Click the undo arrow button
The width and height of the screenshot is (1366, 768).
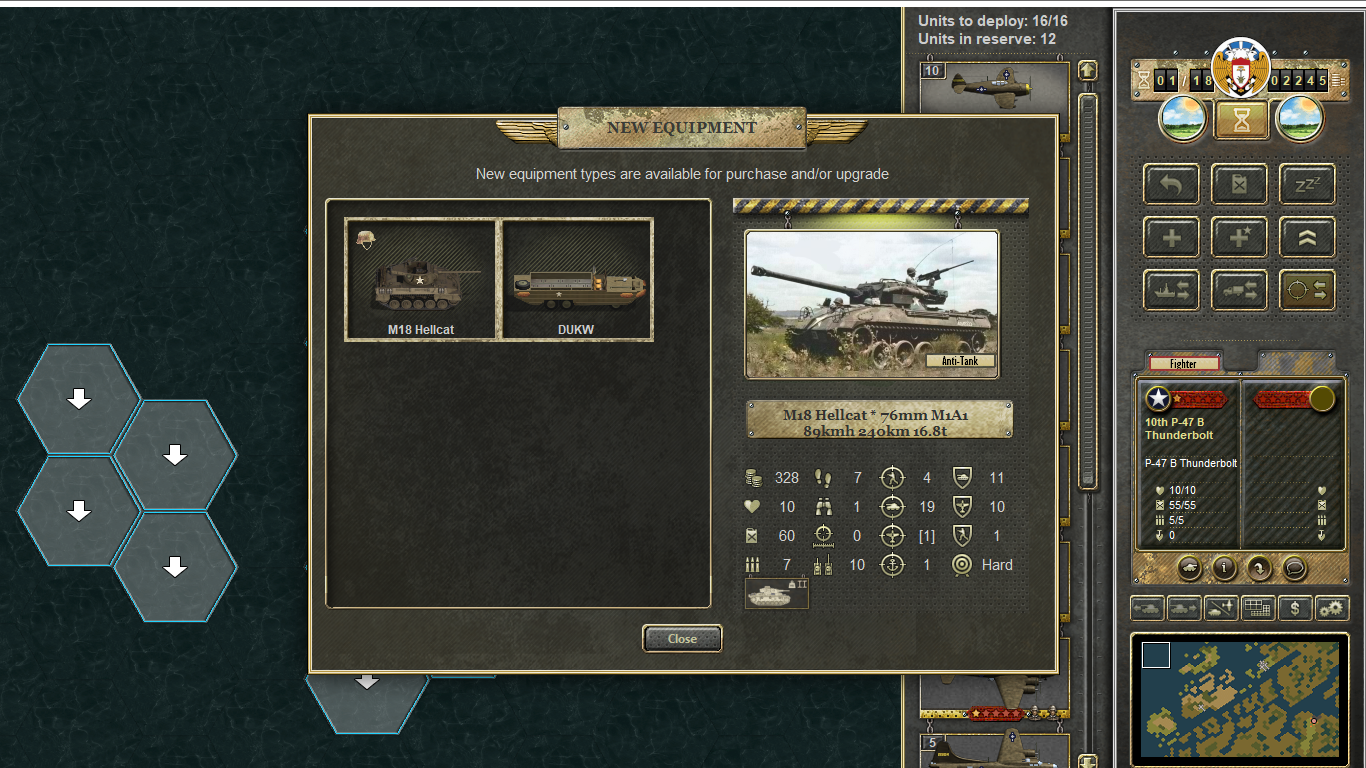(x=1172, y=185)
